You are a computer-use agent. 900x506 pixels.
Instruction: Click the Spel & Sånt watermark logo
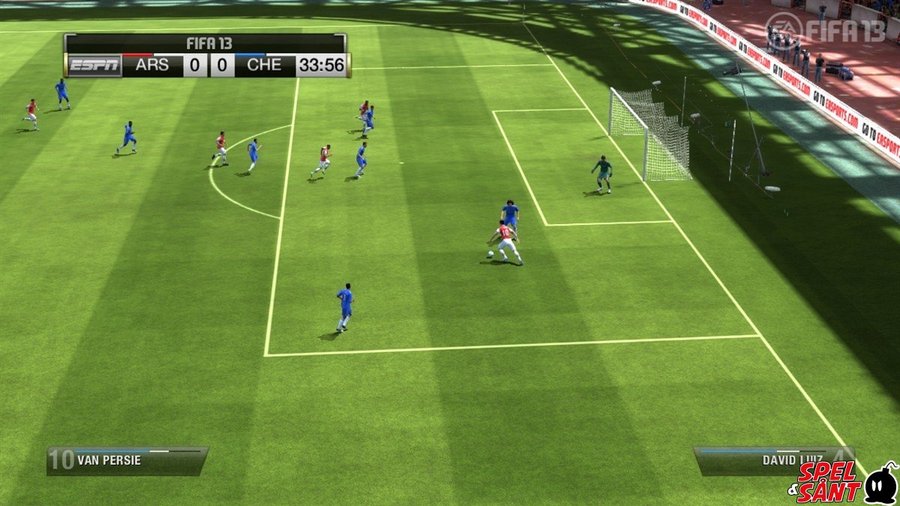point(845,483)
